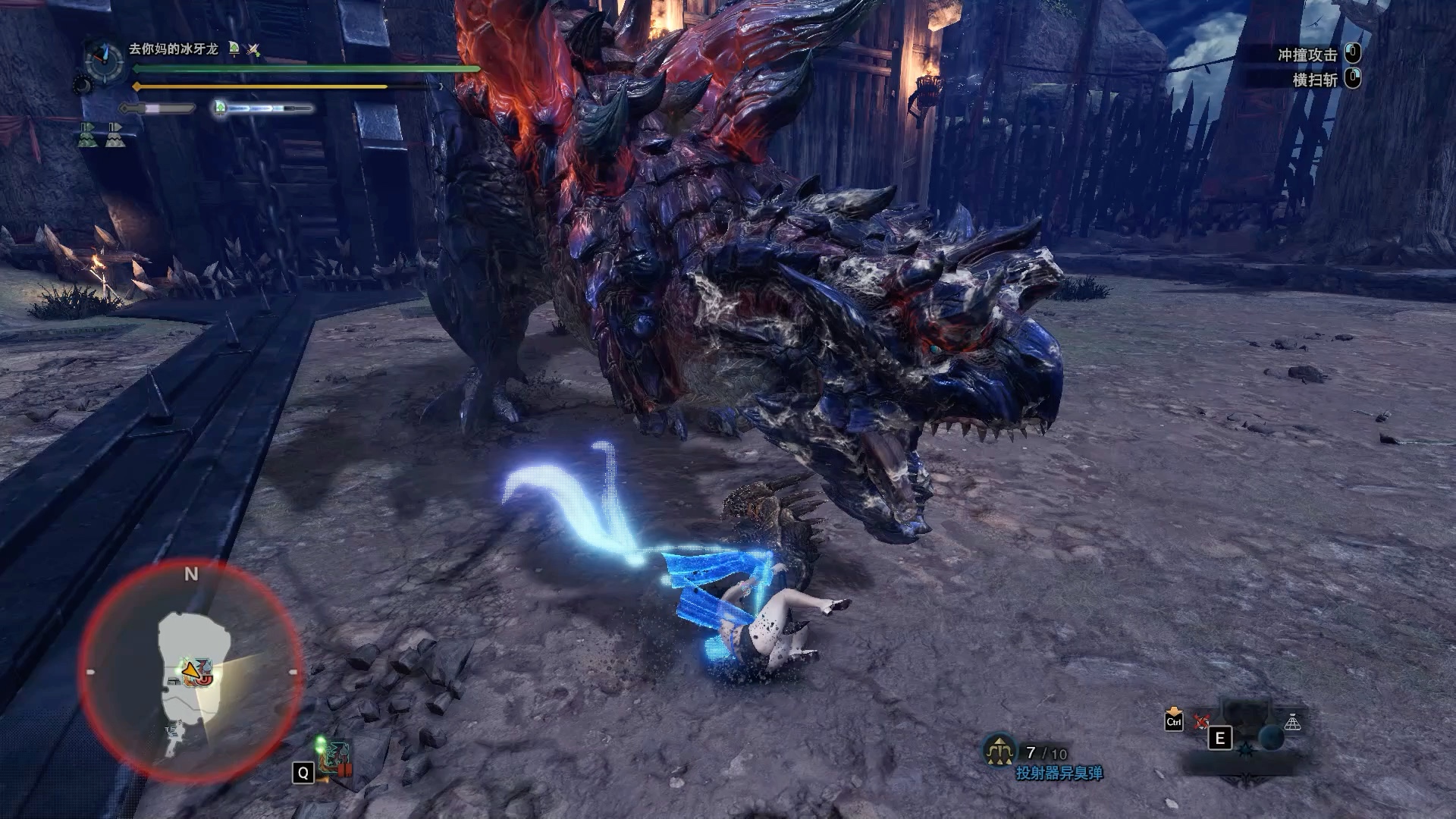Click the player name 去你妈的冰牙龙

tap(173, 49)
